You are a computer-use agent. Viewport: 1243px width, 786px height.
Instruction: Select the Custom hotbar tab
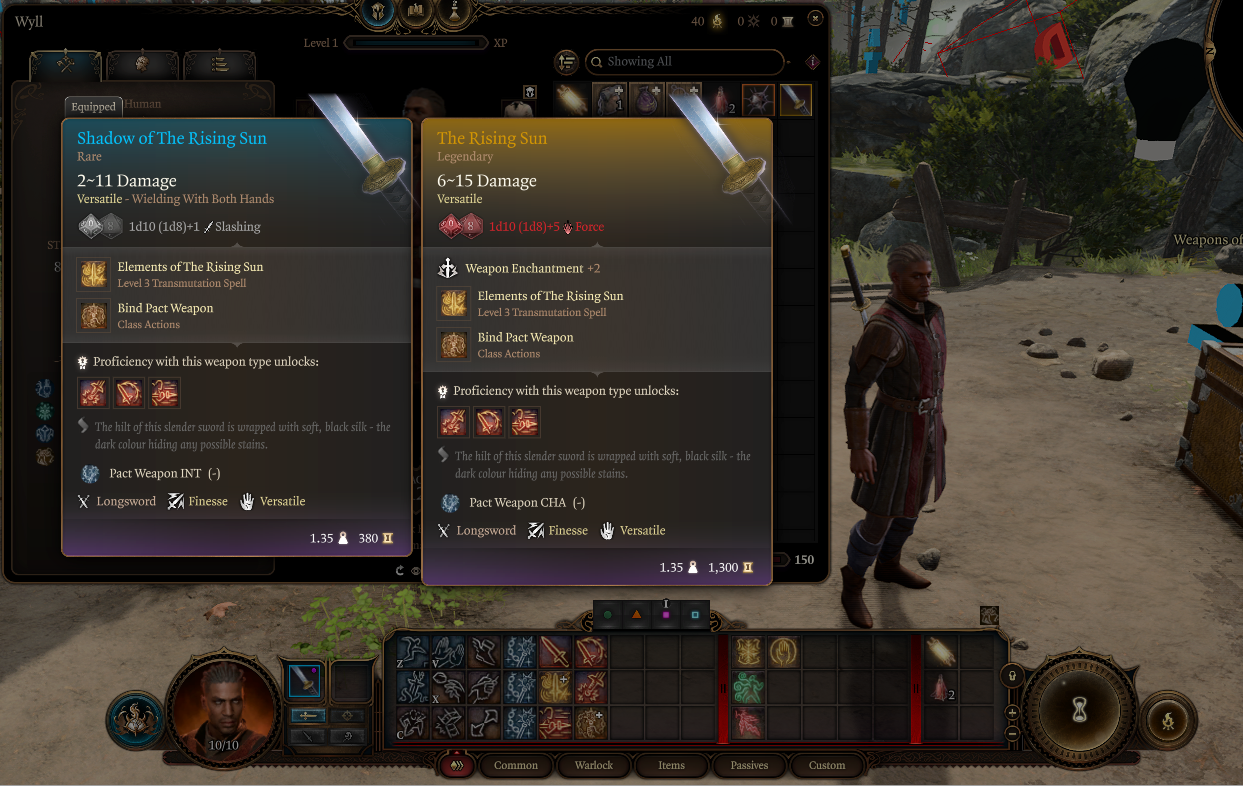(827, 765)
